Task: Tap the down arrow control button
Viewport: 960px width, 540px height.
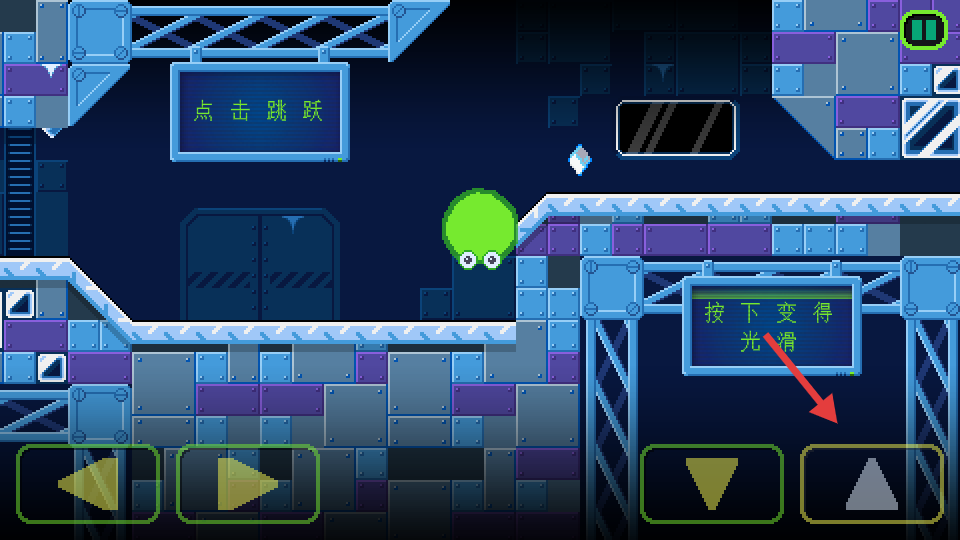Action: [711, 484]
